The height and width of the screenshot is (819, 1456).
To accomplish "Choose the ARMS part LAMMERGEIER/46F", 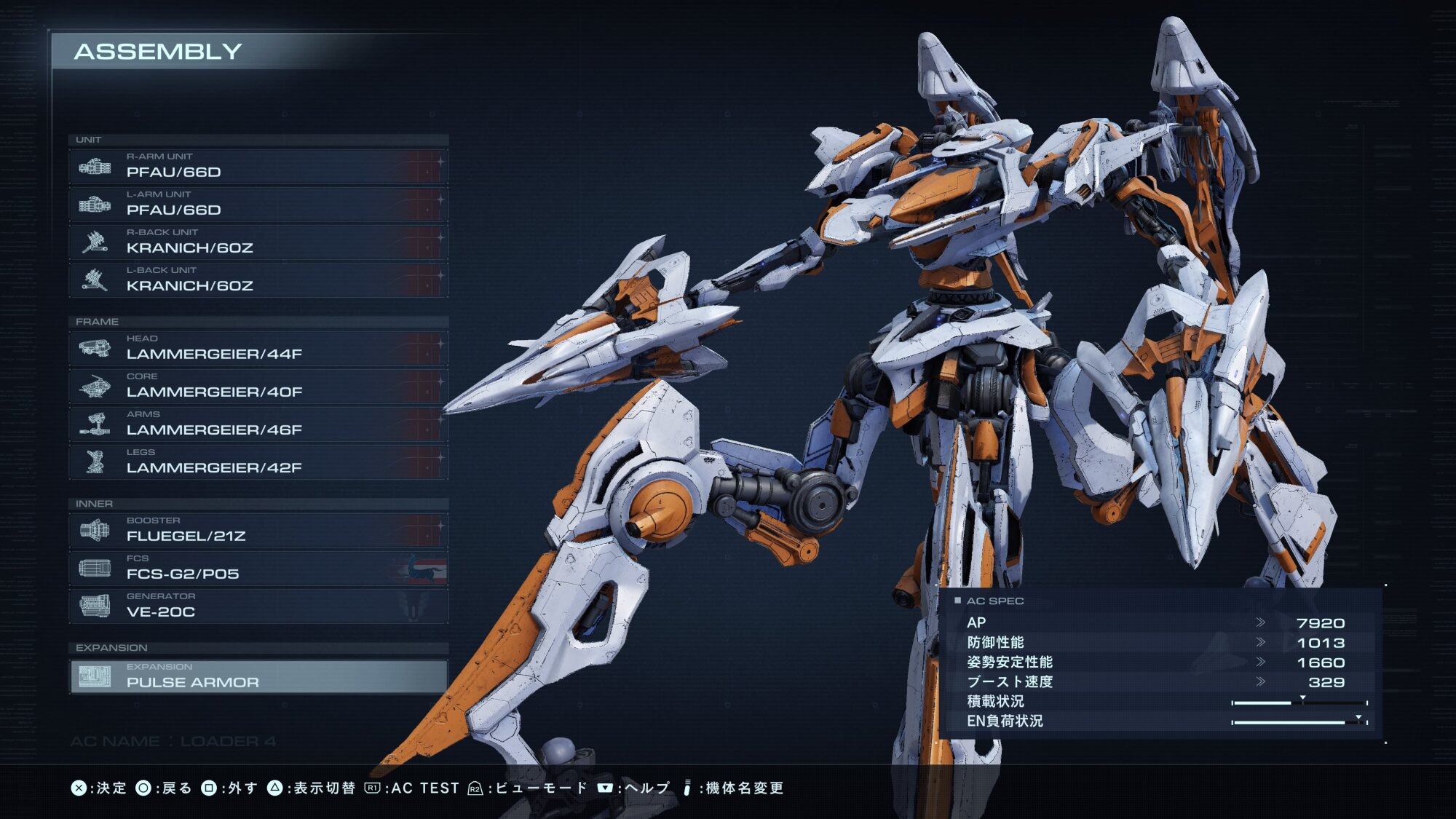I will 258,424.
